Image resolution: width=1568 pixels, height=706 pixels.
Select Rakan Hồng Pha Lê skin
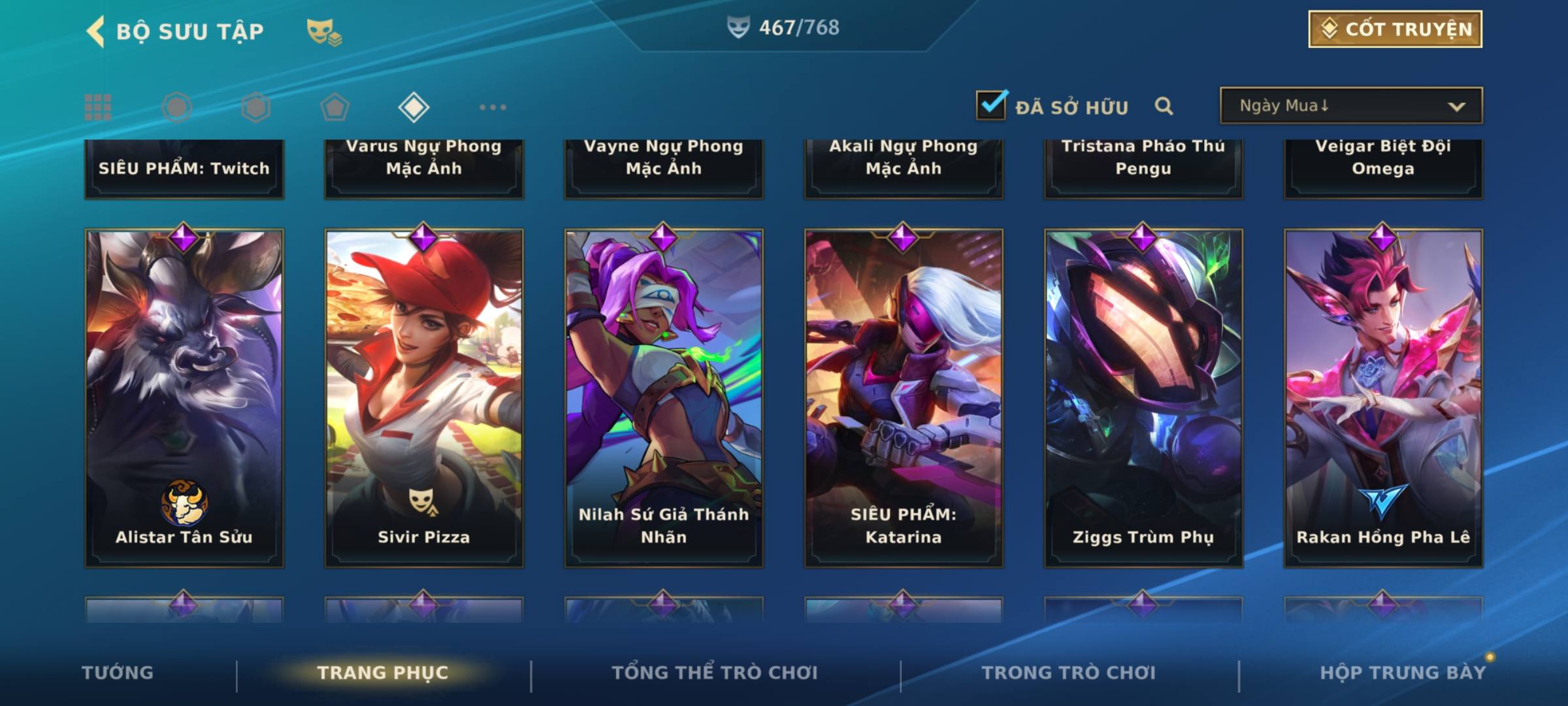[x=1383, y=397]
